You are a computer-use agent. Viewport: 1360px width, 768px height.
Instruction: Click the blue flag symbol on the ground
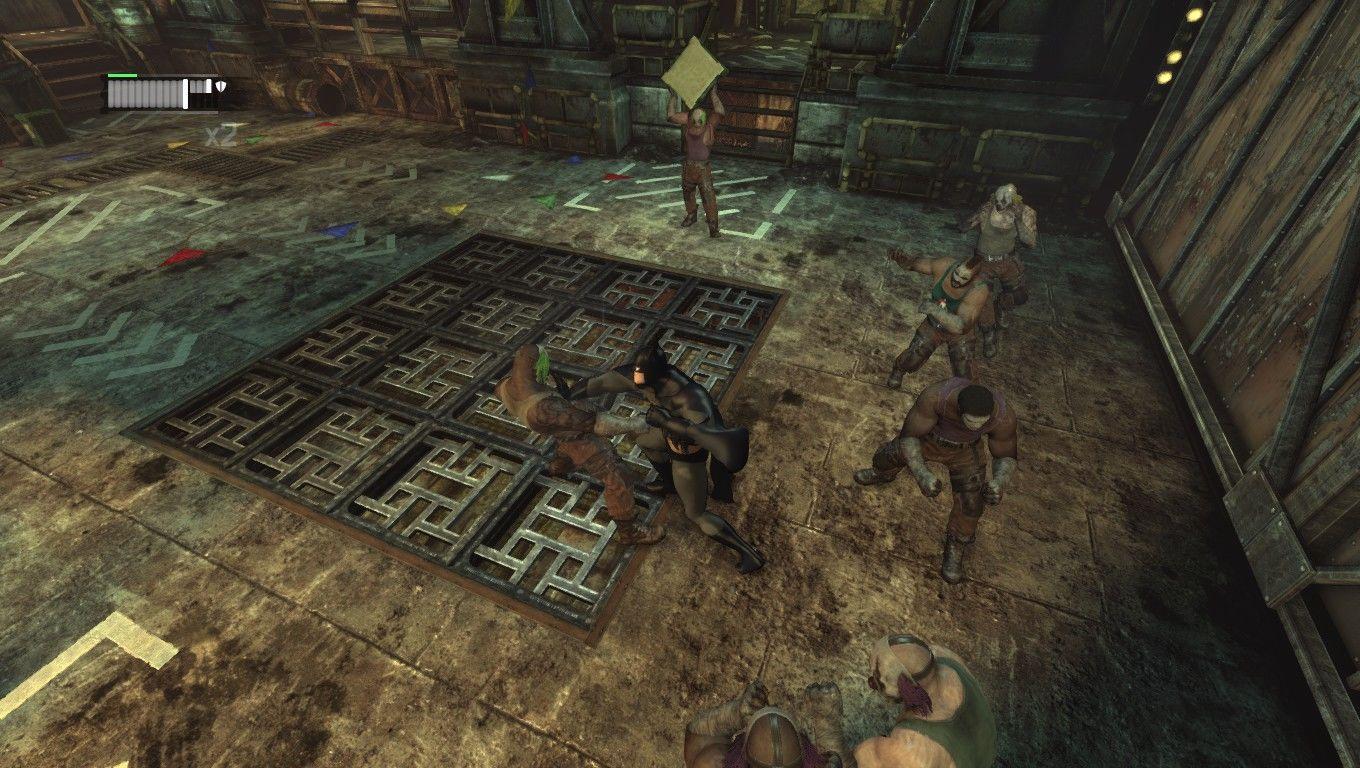point(575,159)
